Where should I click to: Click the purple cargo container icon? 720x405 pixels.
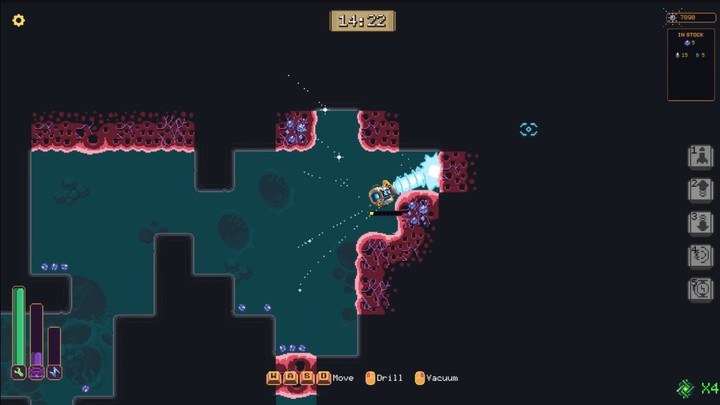(37, 372)
